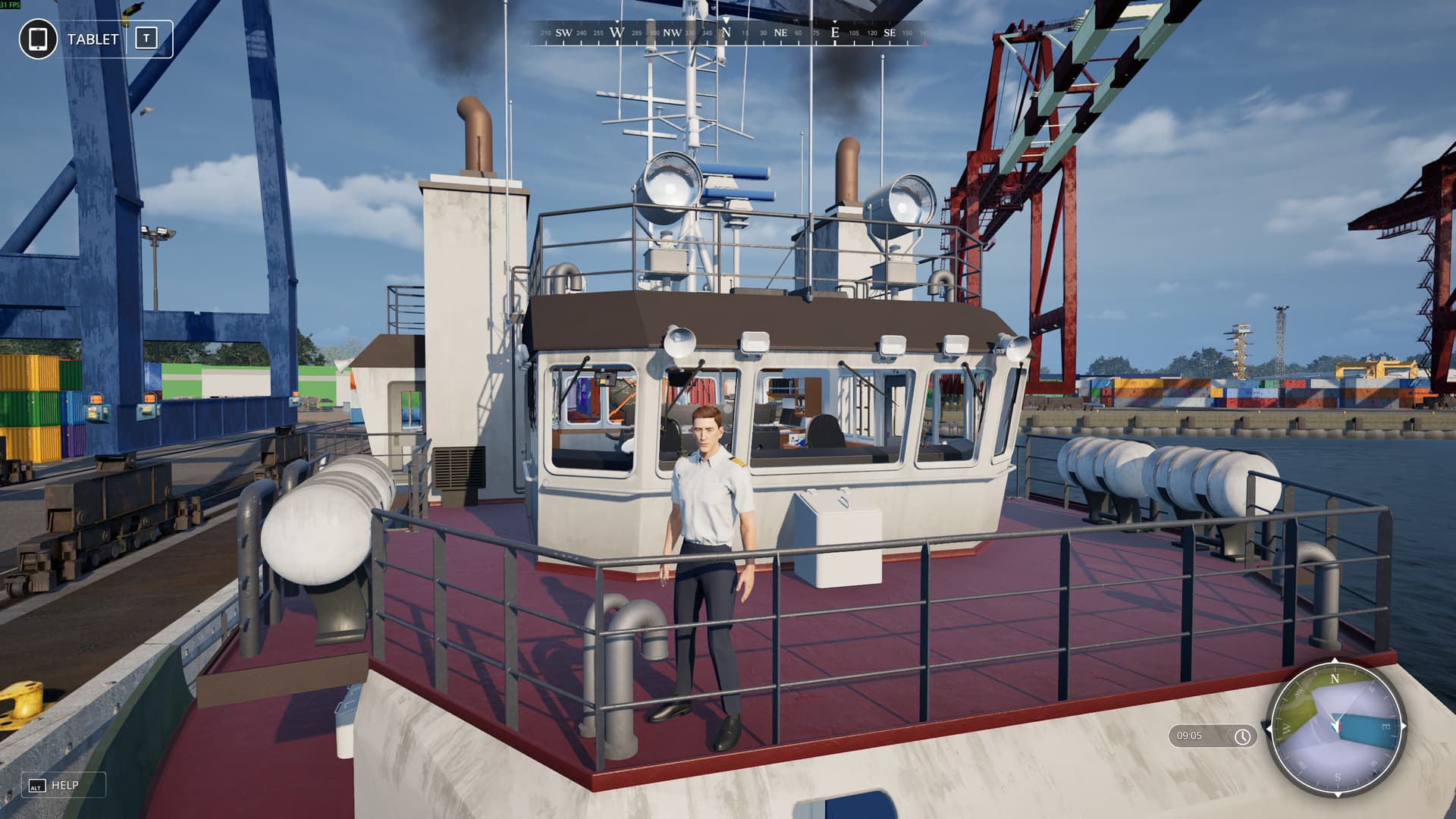
Task: Open the Tablet button
Action: click(96, 39)
